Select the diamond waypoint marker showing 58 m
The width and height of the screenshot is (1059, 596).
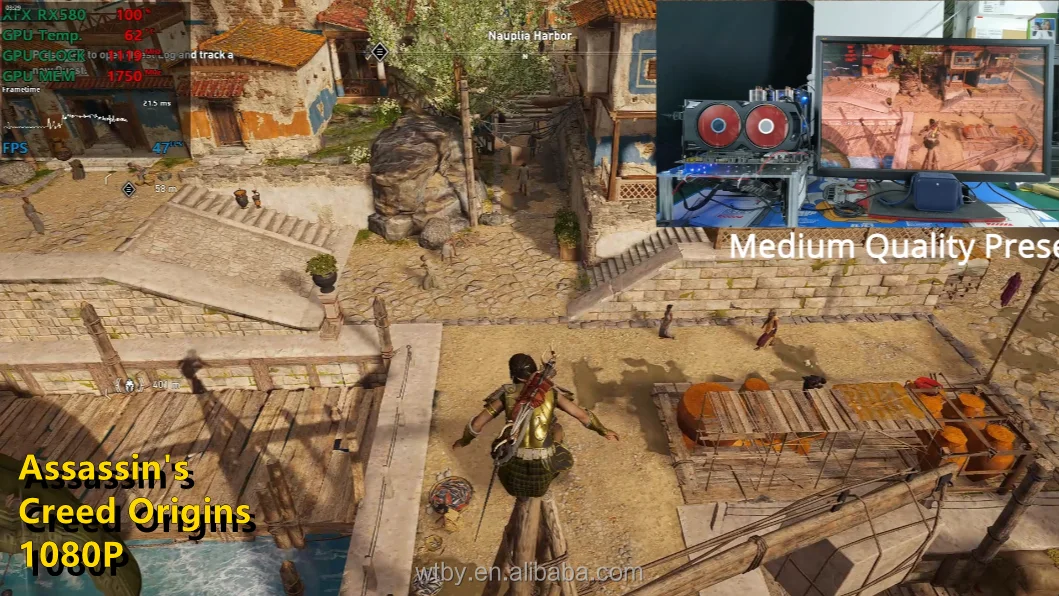tap(128, 188)
